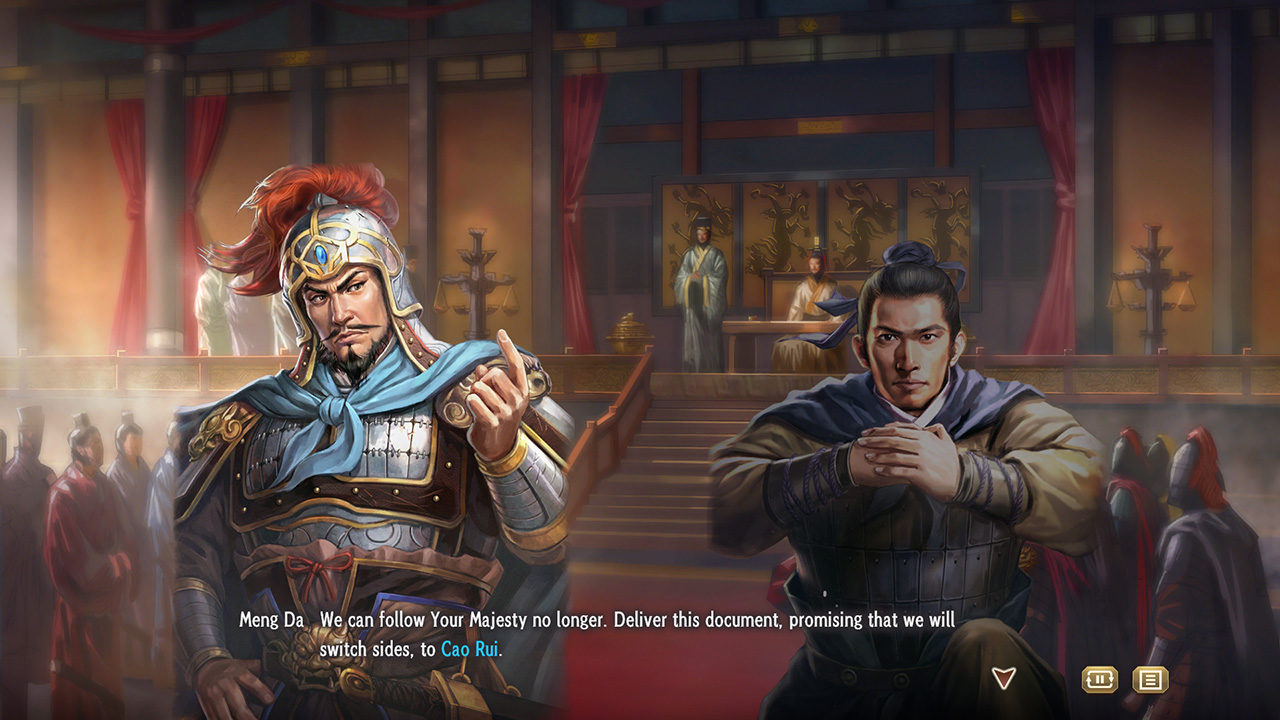Click the gold auto-advance toggle icon
Screen dimensions: 1280x720
[1100, 678]
